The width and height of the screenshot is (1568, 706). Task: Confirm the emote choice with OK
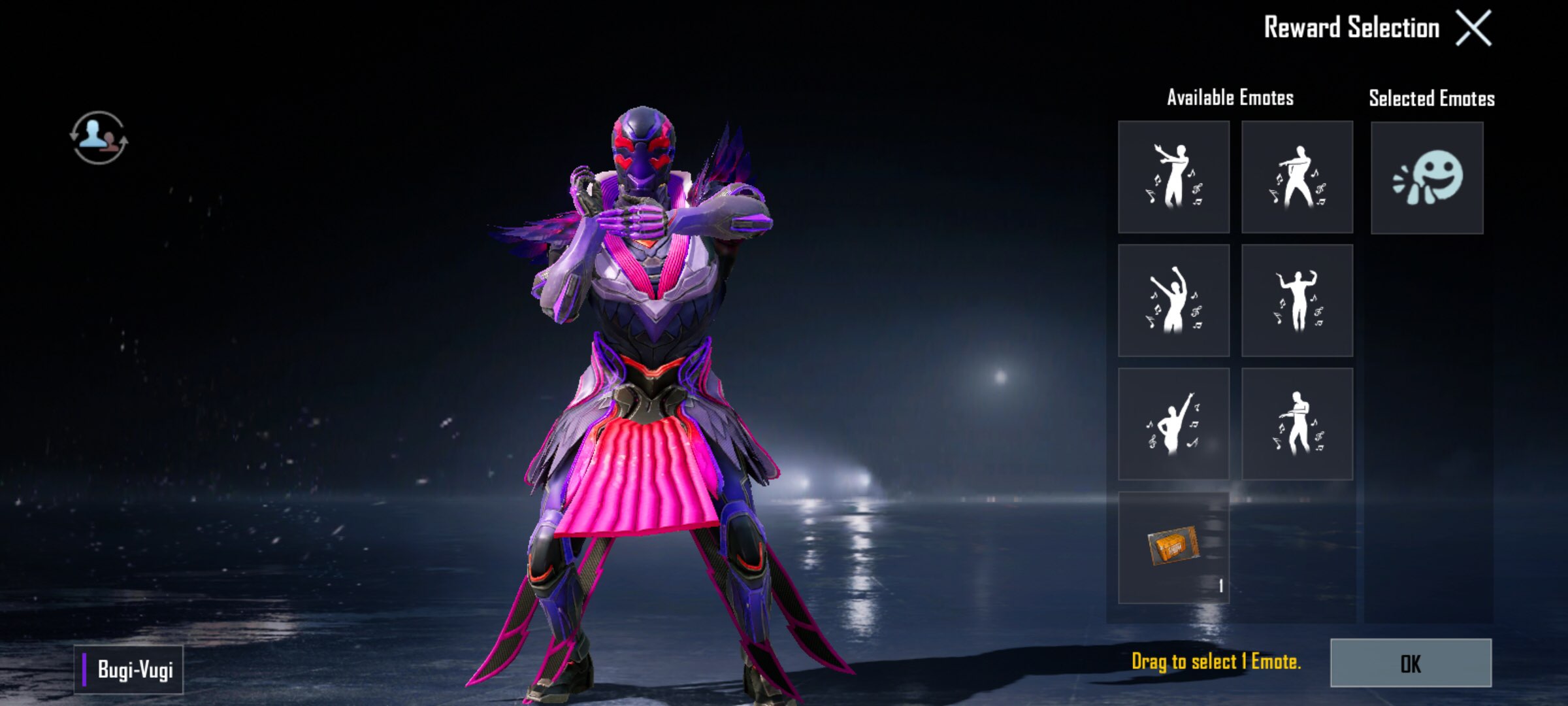coord(1411,663)
